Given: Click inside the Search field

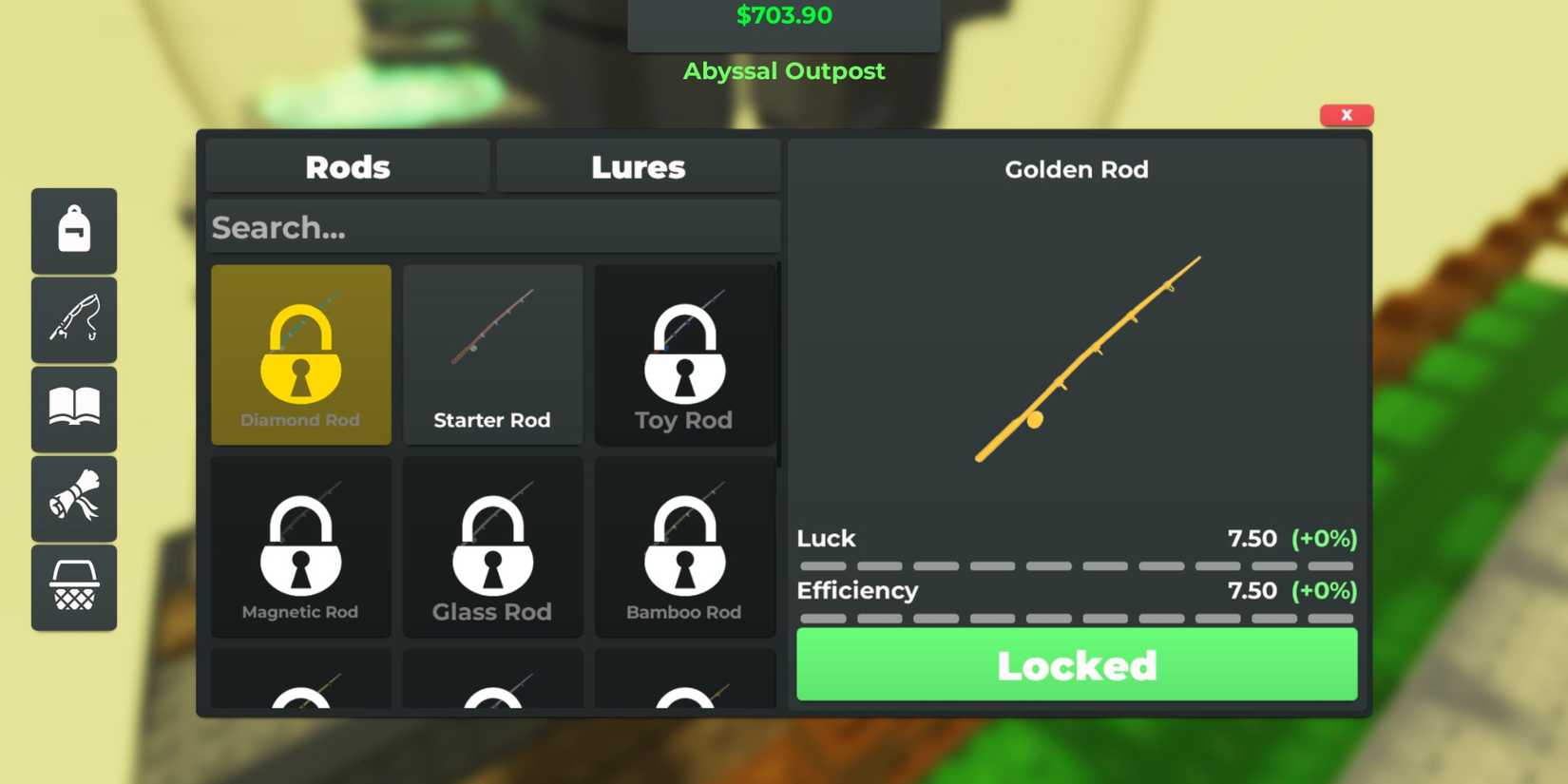Looking at the screenshot, I should (x=492, y=226).
